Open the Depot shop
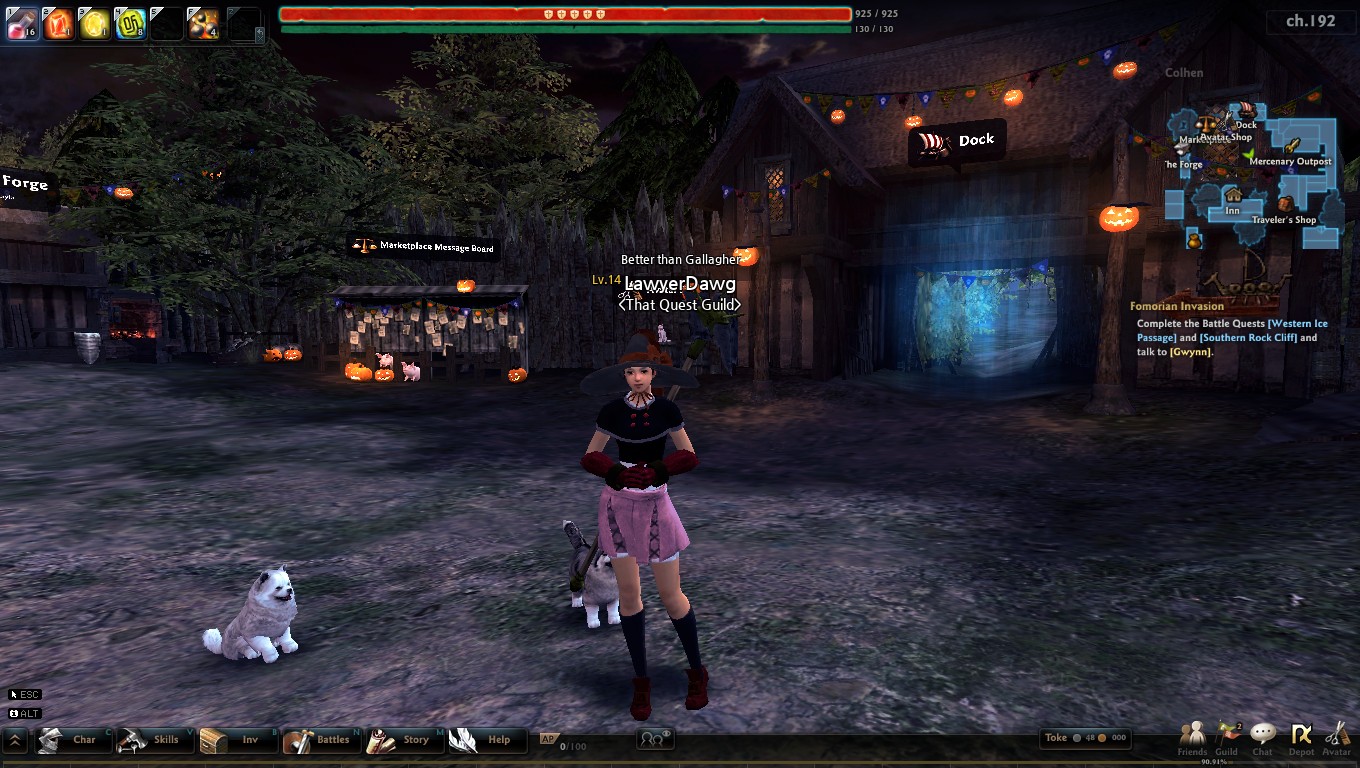This screenshot has height=768, width=1360. click(1301, 738)
